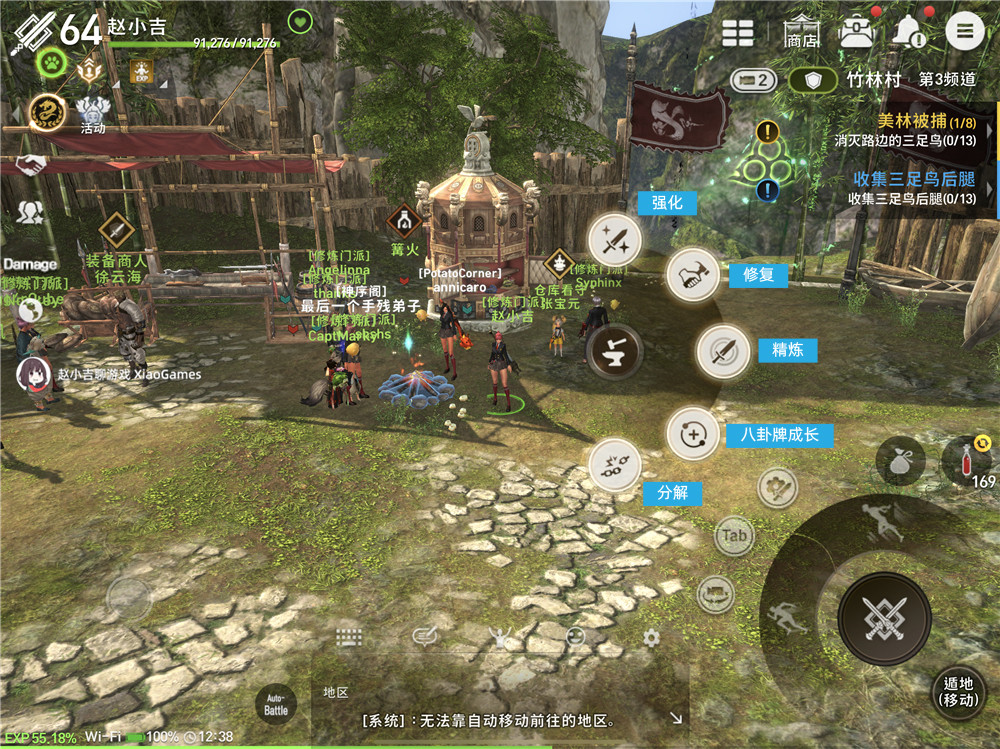Choose the 修复 repair option
Image resolution: width=1000 pixels, height=749 pixels.
(x=693, y=275)
